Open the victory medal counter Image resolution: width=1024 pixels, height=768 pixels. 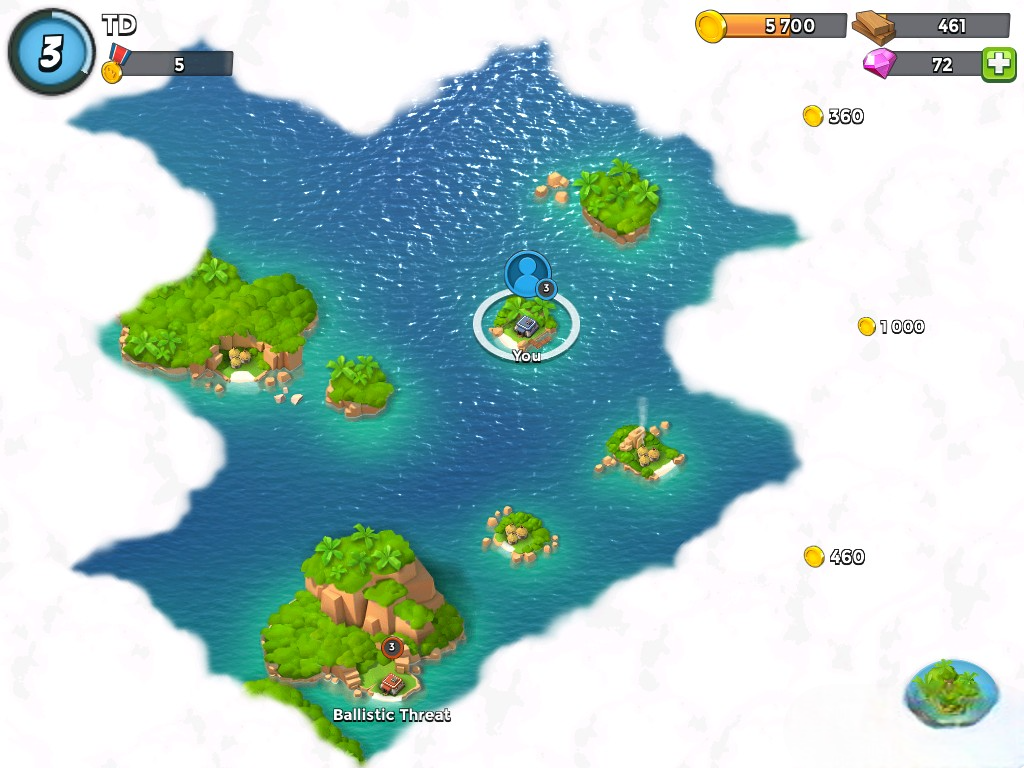(168, 65)
